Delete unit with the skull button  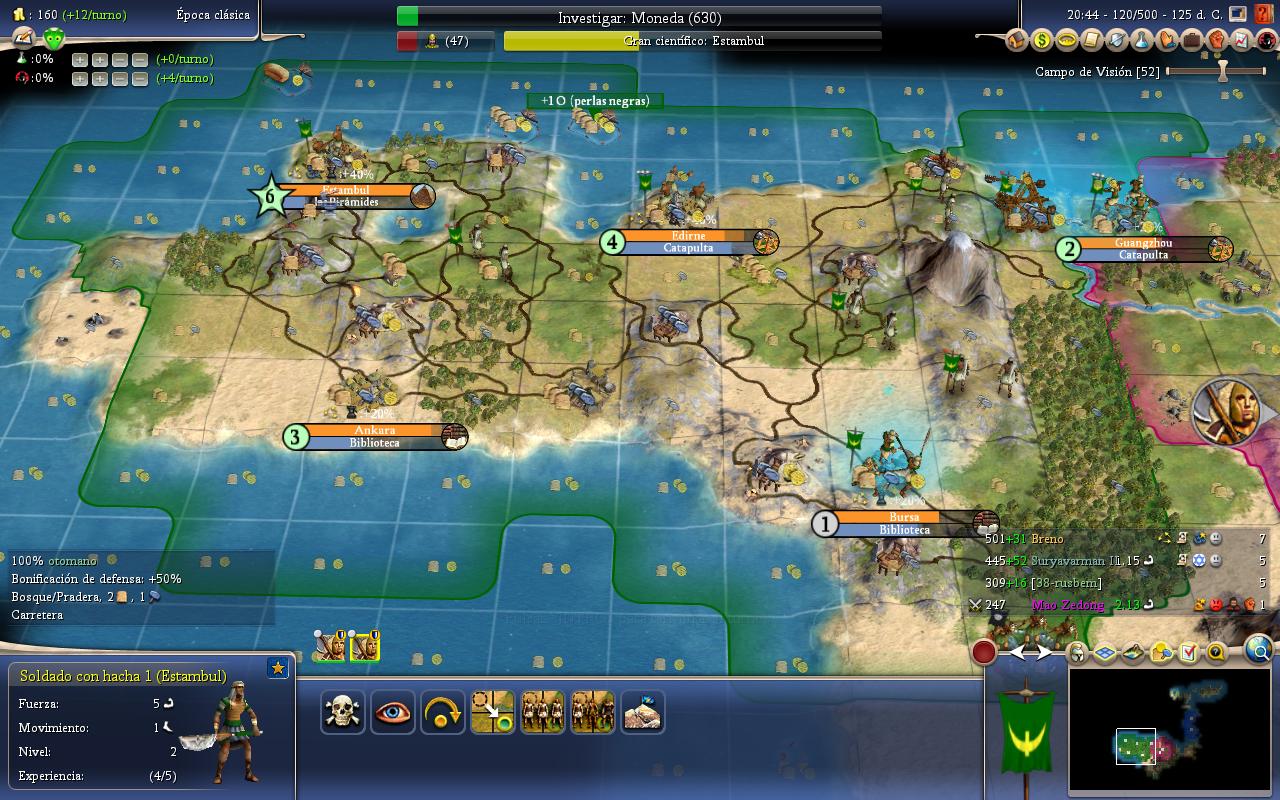pos(343,712)
